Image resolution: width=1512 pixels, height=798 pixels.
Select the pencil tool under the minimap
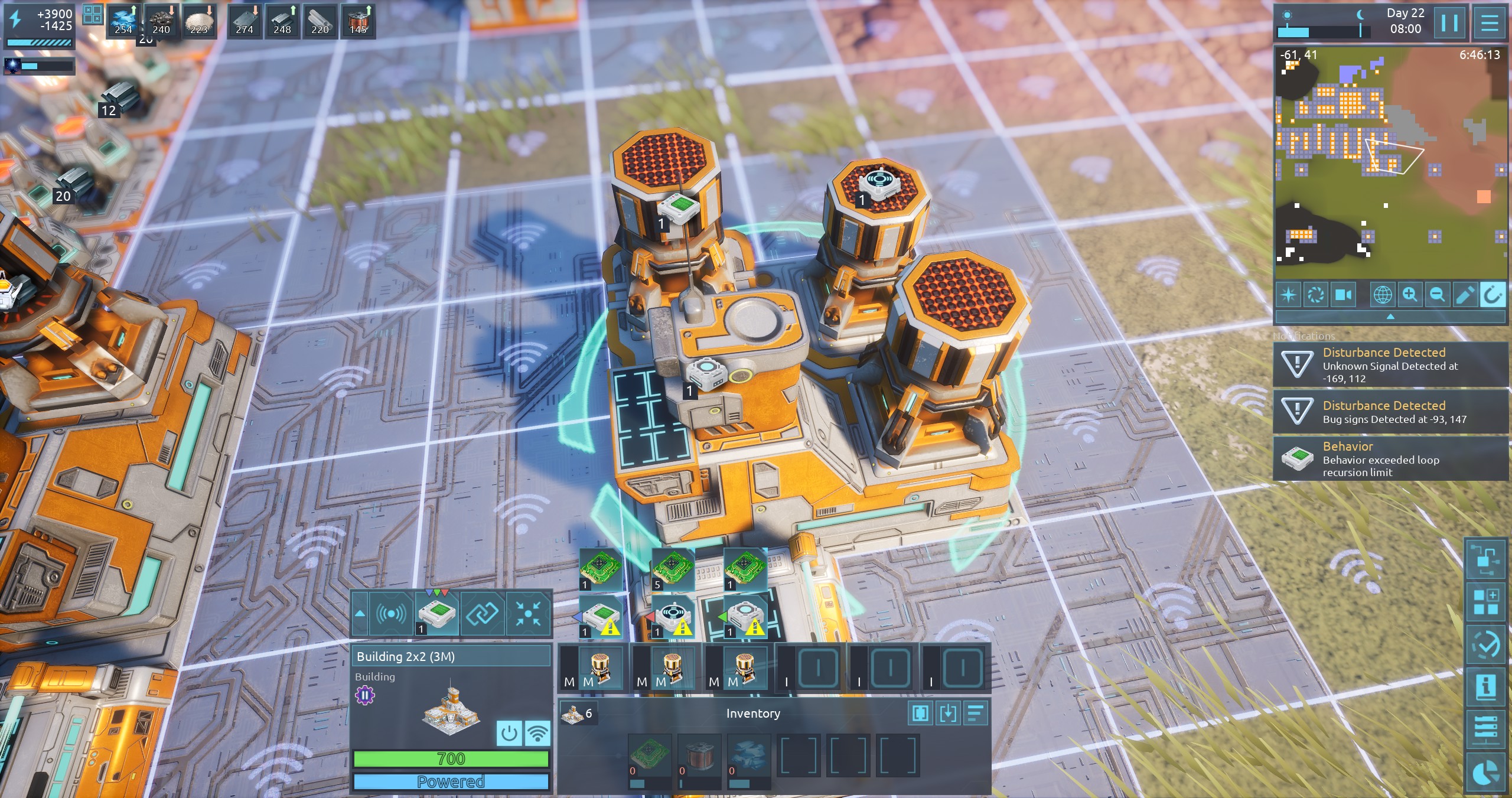[1465, 294]
